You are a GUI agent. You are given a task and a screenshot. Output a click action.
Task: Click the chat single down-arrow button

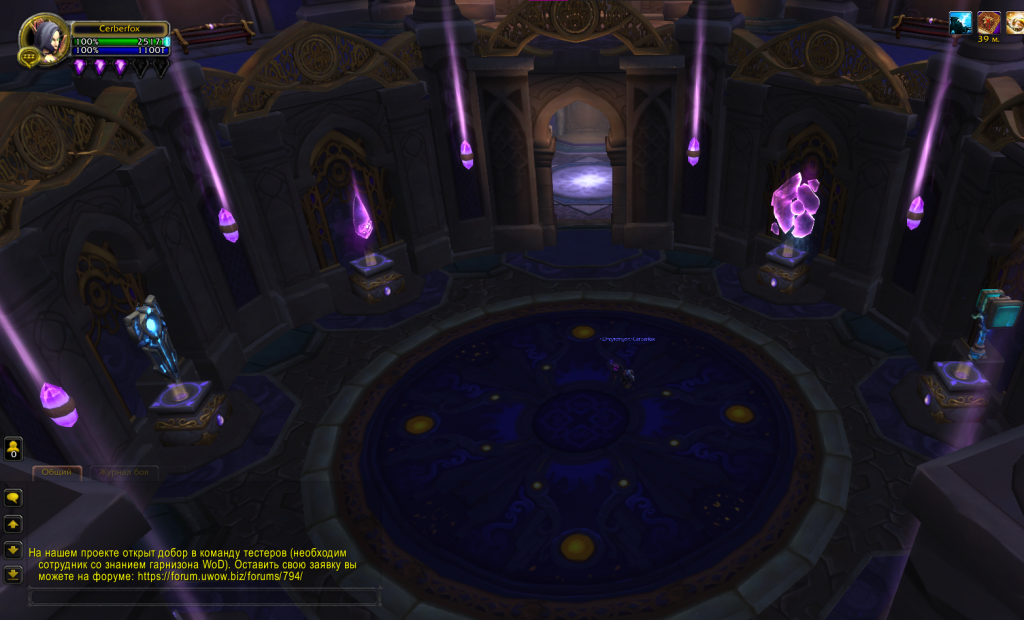coord(14,549)
